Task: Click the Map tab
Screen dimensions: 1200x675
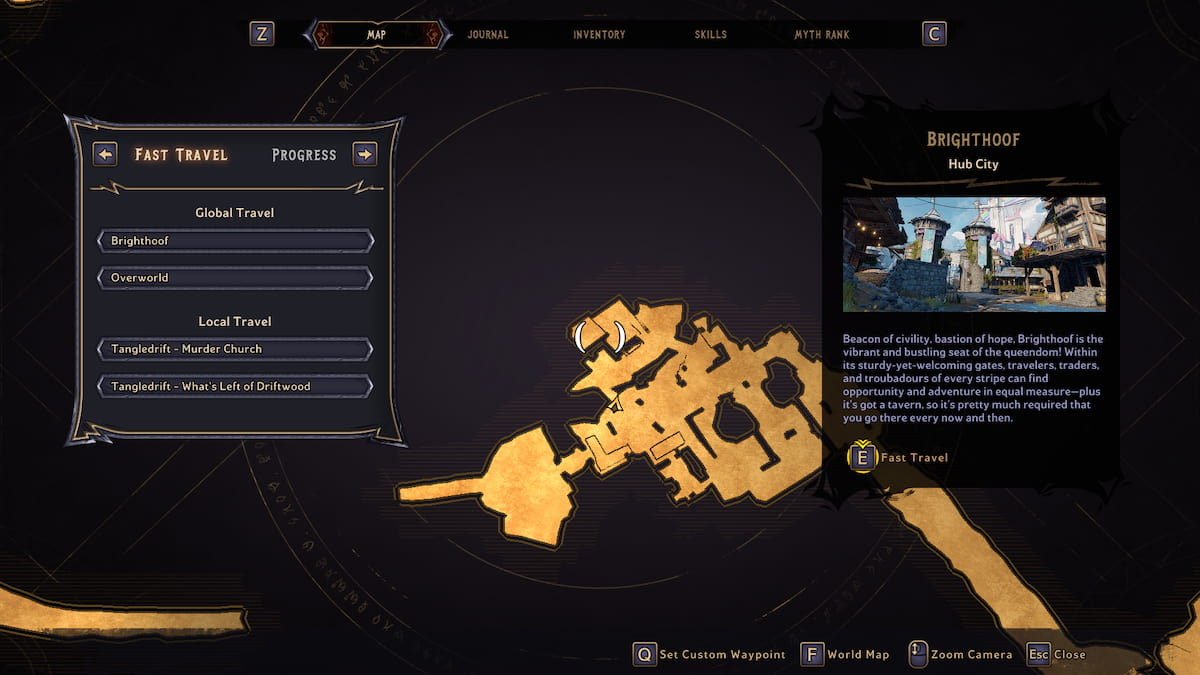Action: tap(376, 34)
